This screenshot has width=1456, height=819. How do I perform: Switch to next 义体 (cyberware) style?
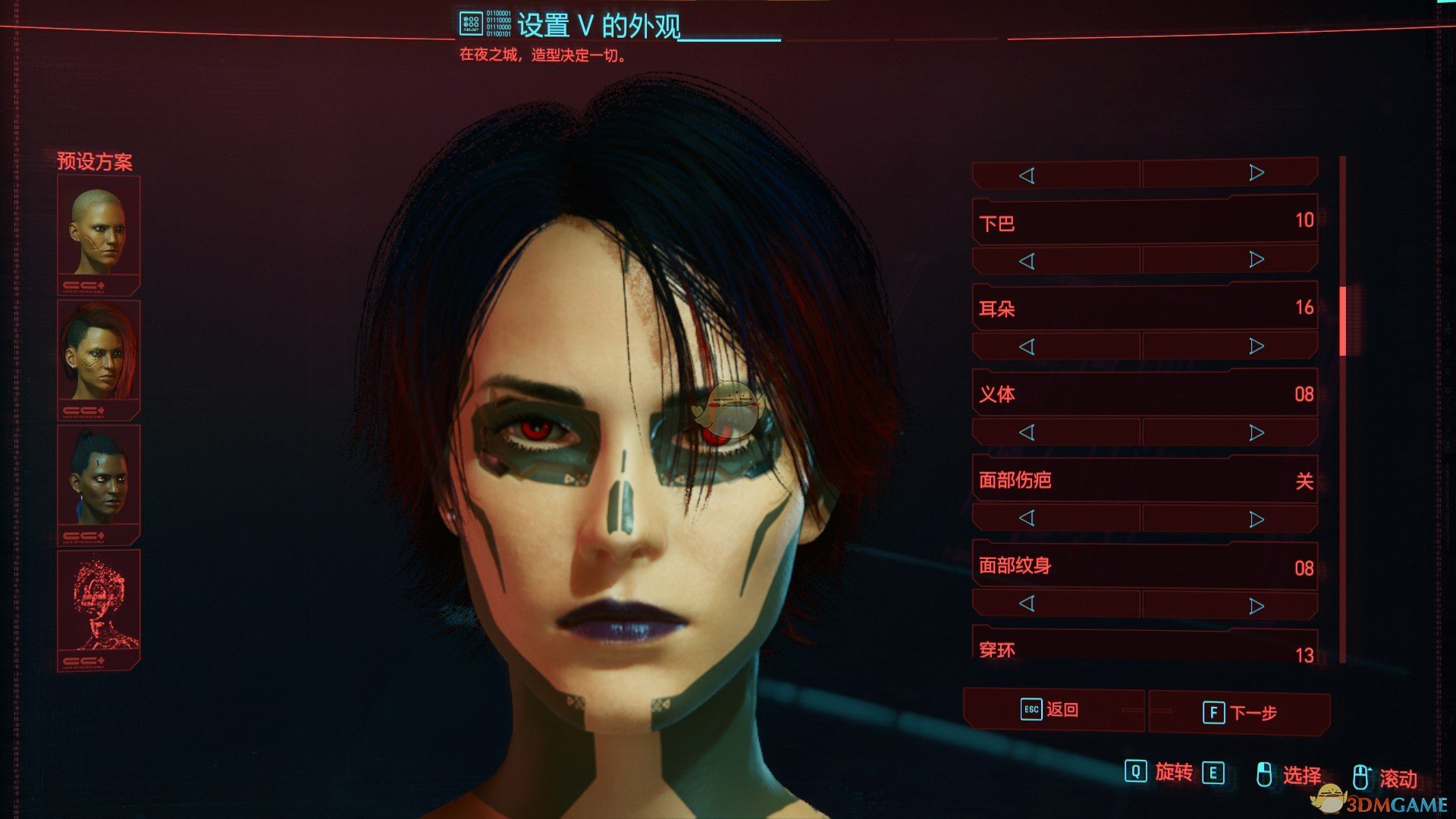coord(1257,433)
